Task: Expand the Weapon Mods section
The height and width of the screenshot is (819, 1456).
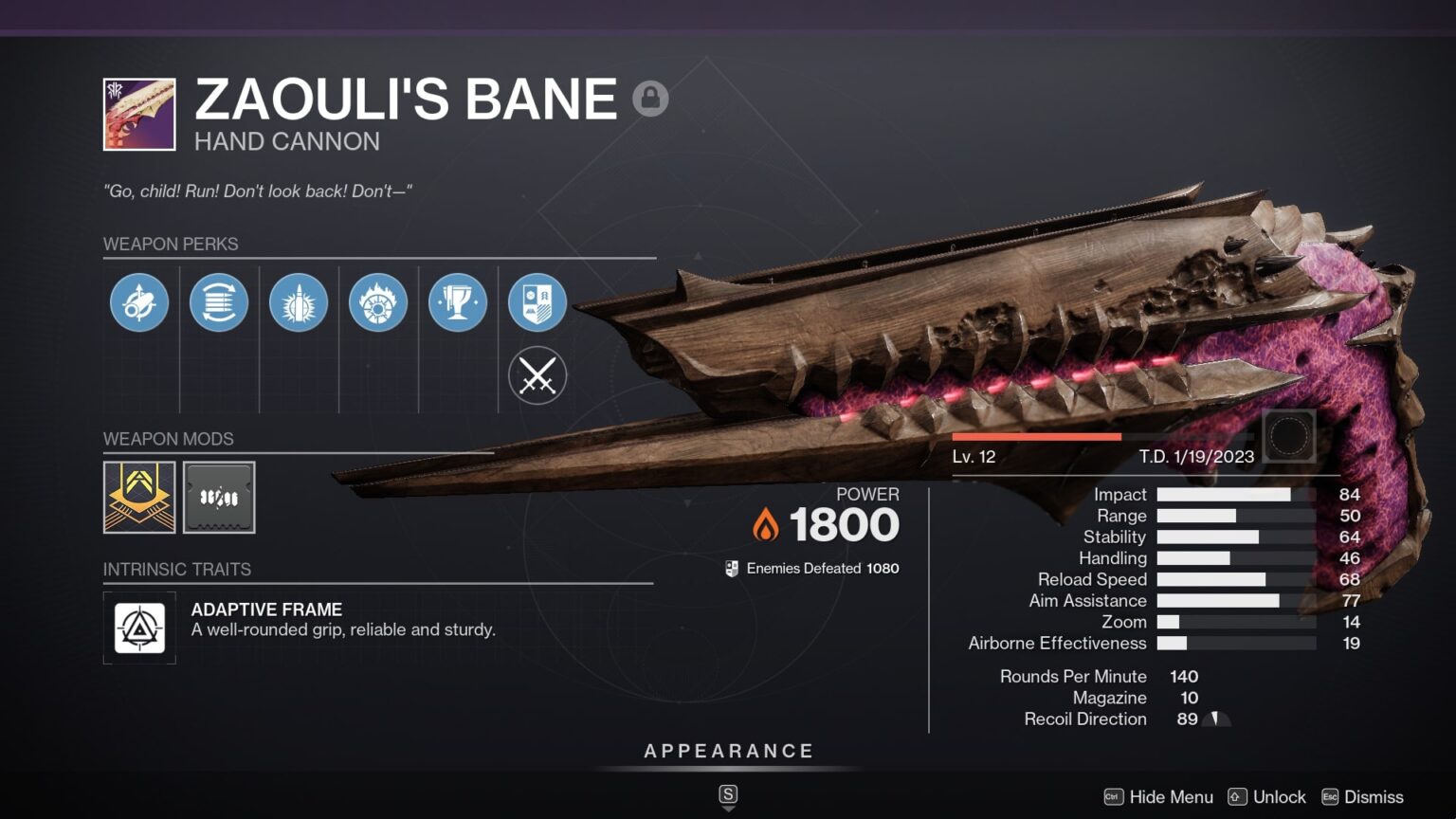Action: pos(168,439)
